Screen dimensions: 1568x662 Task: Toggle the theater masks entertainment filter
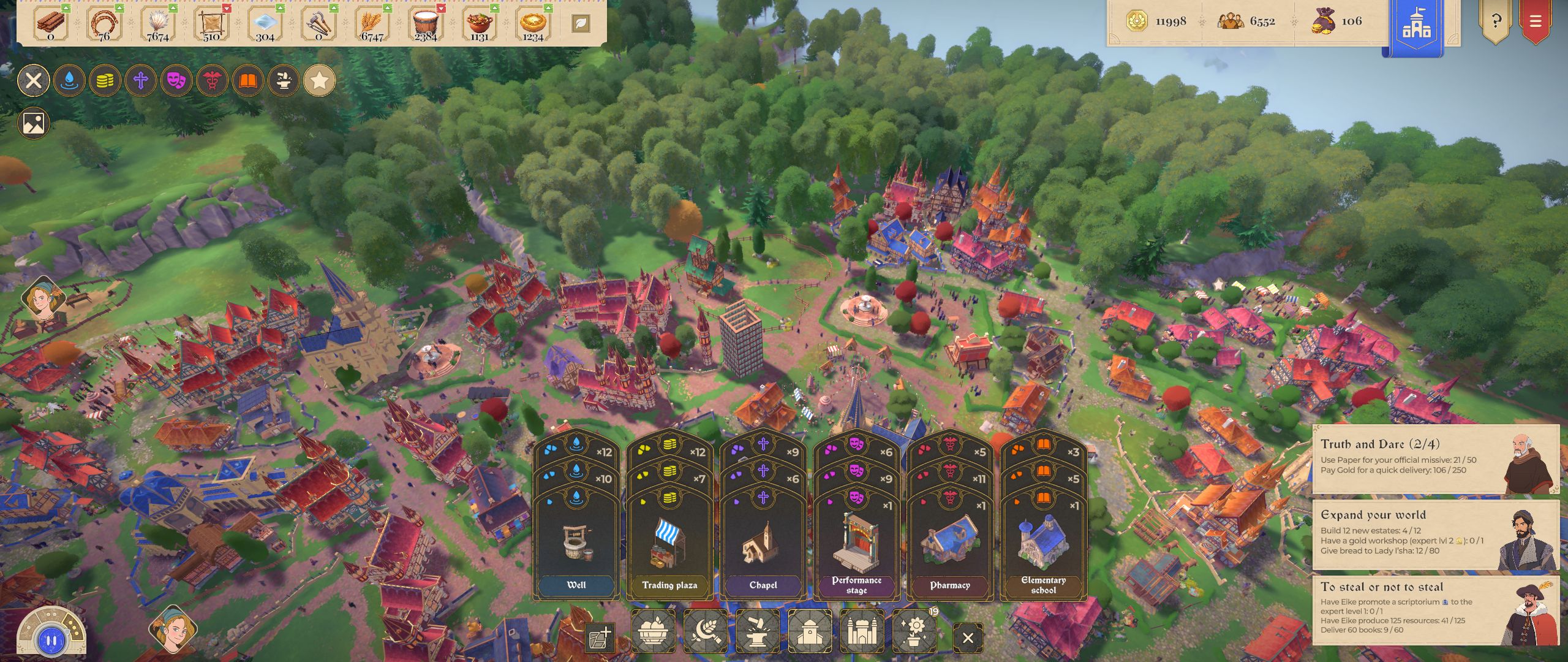click(176, 80)
